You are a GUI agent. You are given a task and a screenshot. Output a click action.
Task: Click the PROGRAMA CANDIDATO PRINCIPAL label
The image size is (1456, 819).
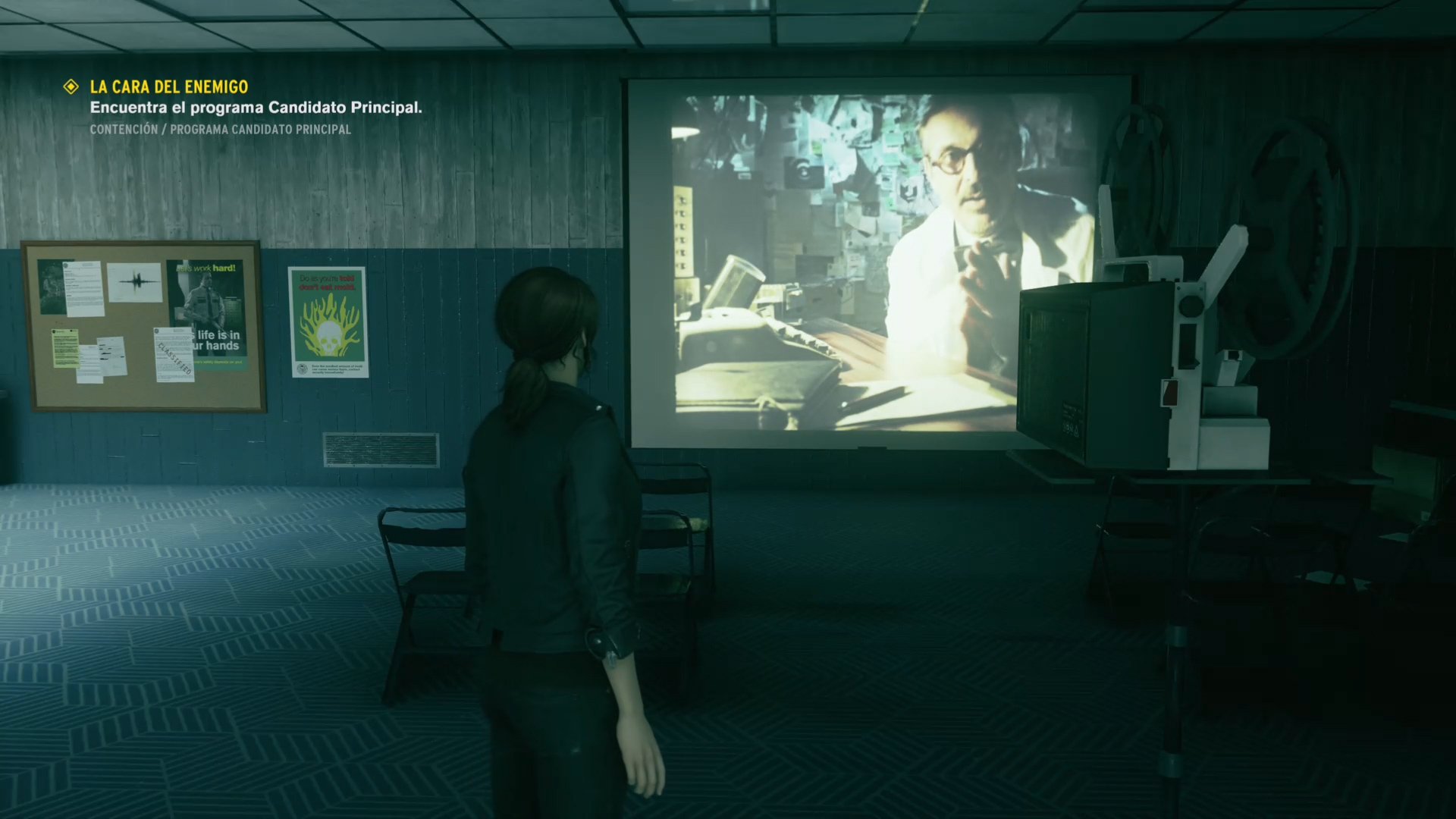(x=262, y=129)
